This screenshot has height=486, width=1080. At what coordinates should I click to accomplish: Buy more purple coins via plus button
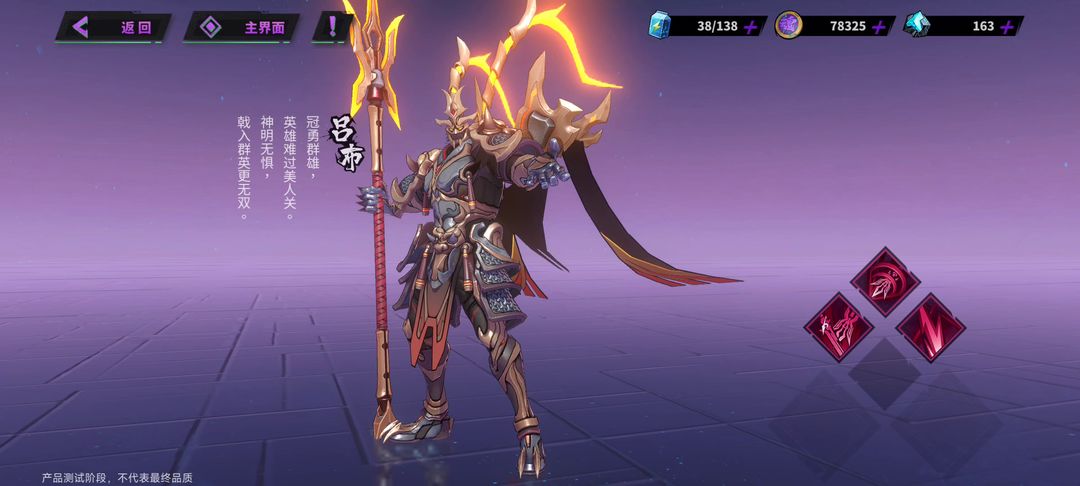point(879,26)
